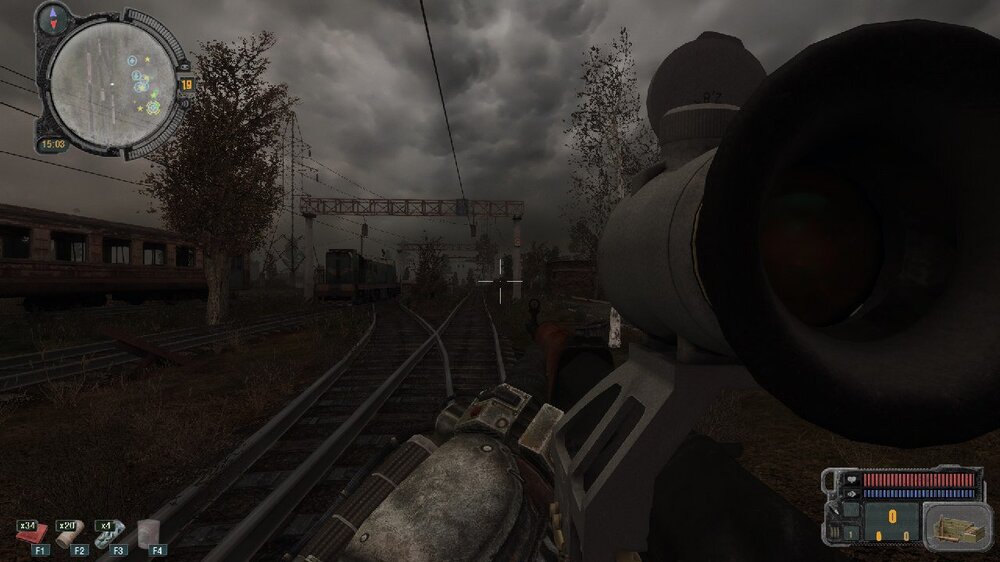
Task: Use the red medkit in slot F1
Action: coord(26,535)
